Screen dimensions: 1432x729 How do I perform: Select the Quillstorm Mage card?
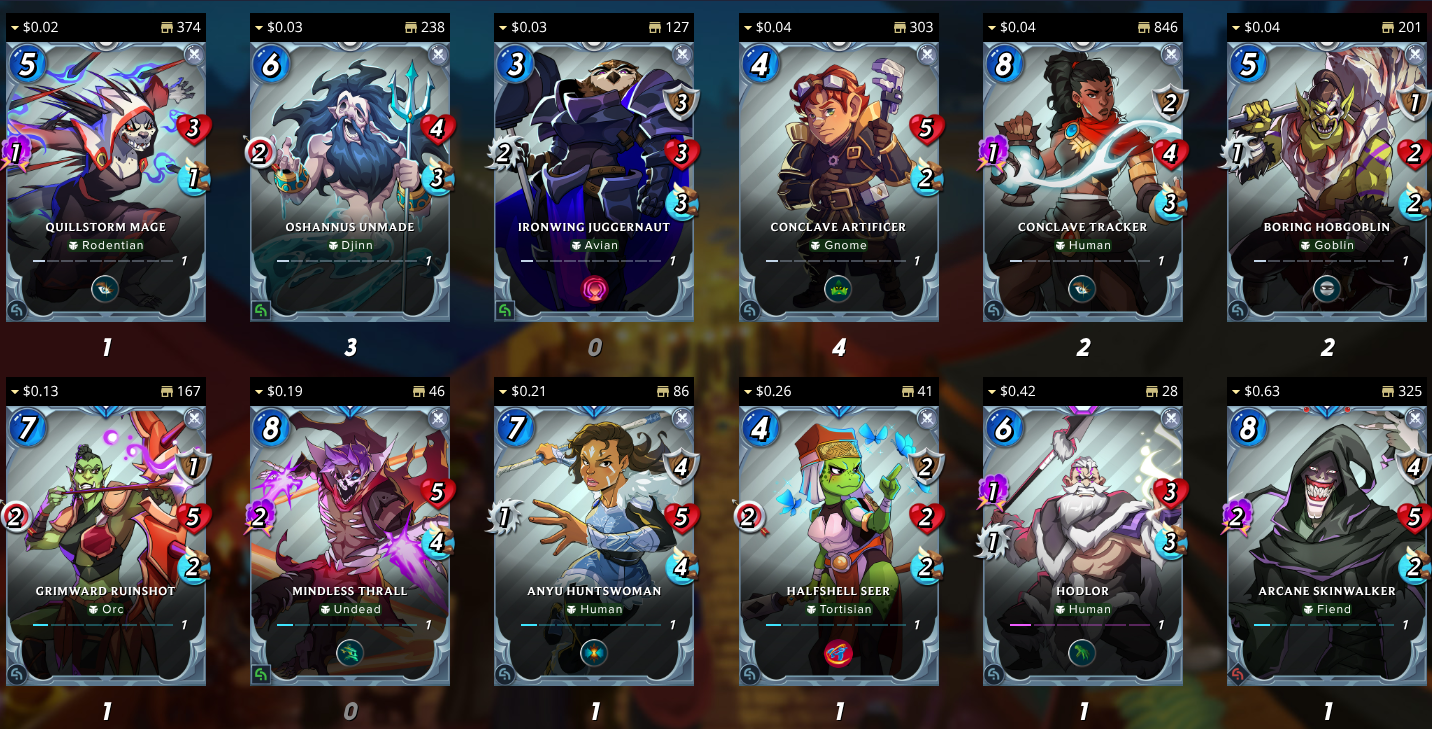106,180
